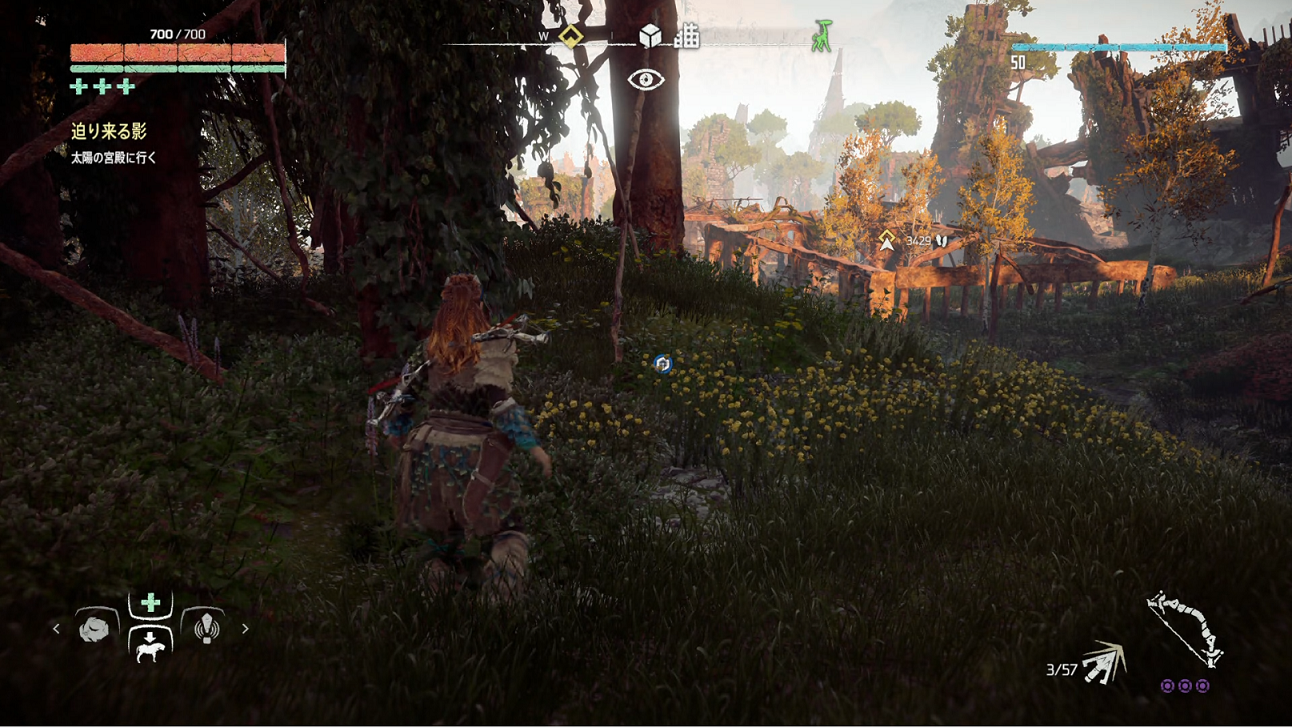This screenshot has height=728, width=1292.
Task: Select the rock item slot
Action: (x=95, y=629)
